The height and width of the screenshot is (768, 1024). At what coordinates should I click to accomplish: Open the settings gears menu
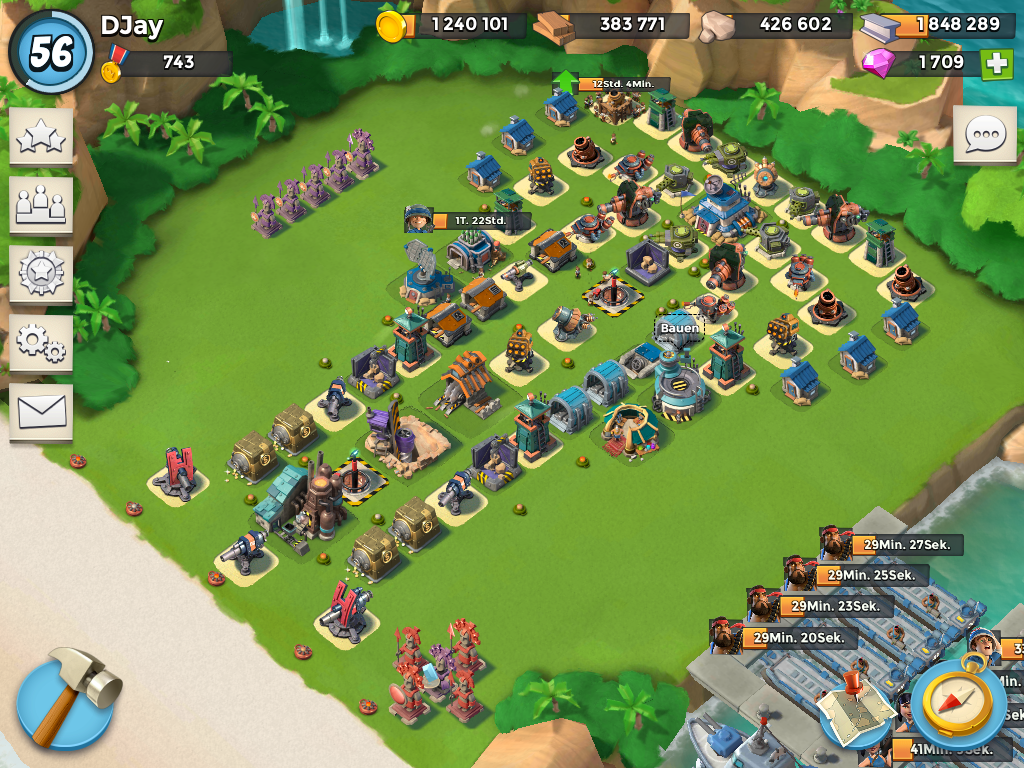tap(41, 342)
